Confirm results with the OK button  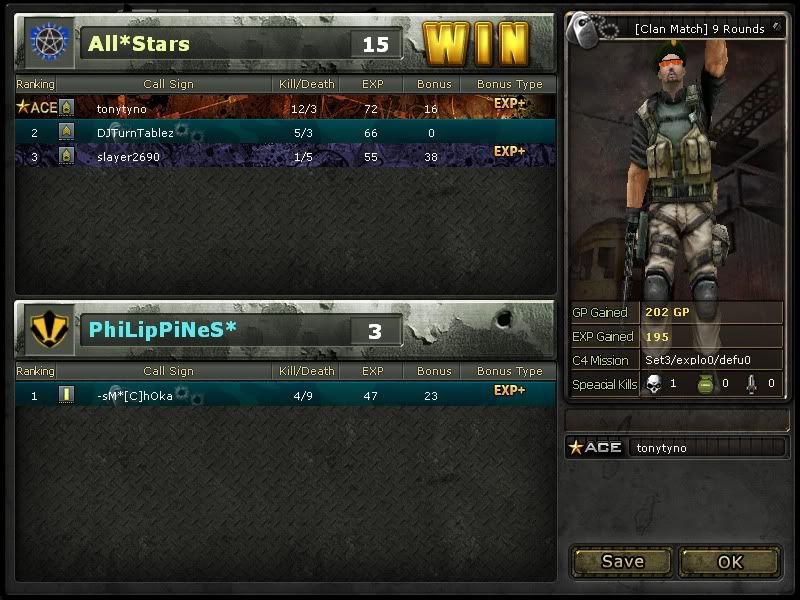[730, 561]
